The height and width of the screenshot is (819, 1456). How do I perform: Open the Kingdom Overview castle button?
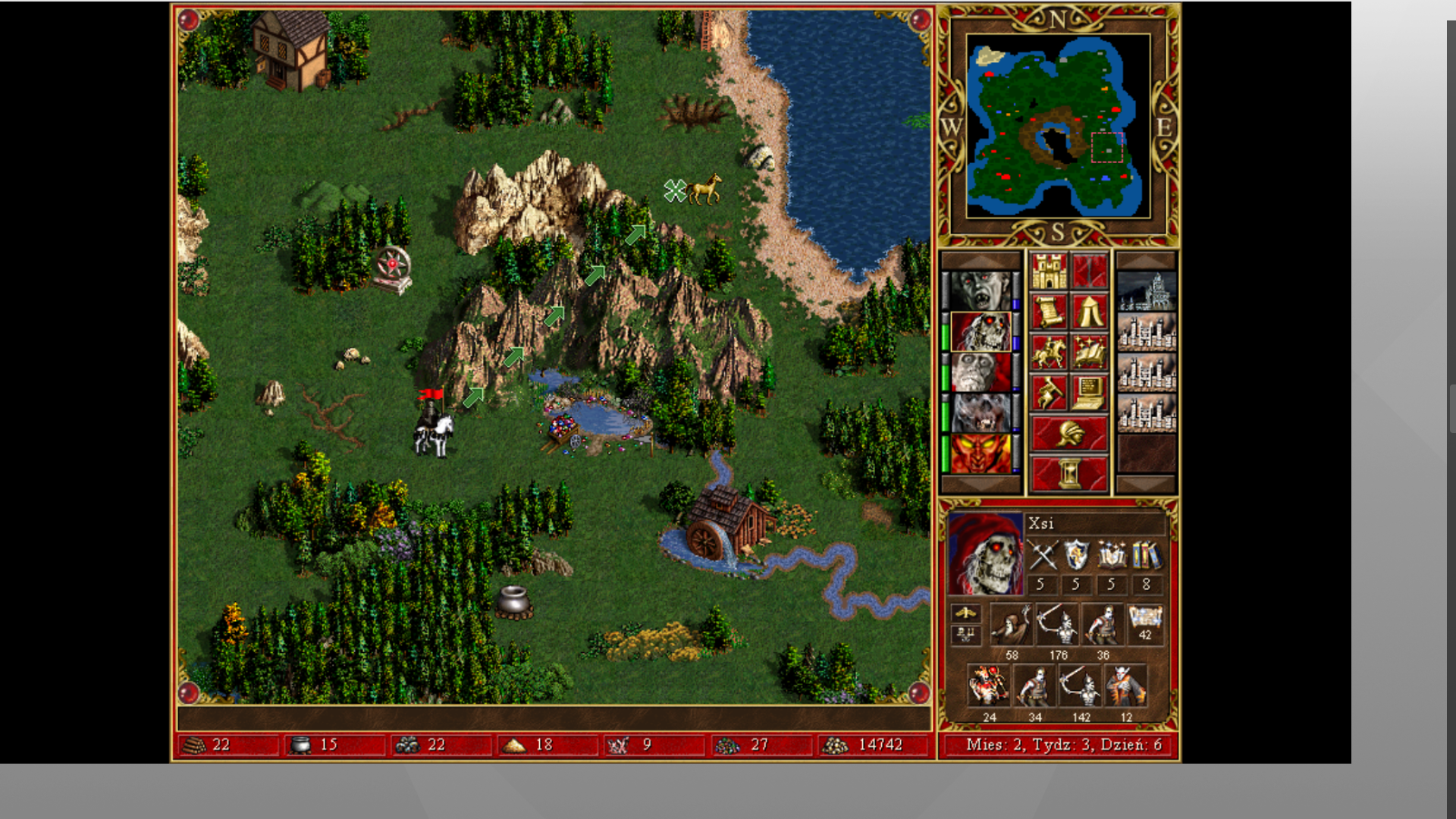1049,271
